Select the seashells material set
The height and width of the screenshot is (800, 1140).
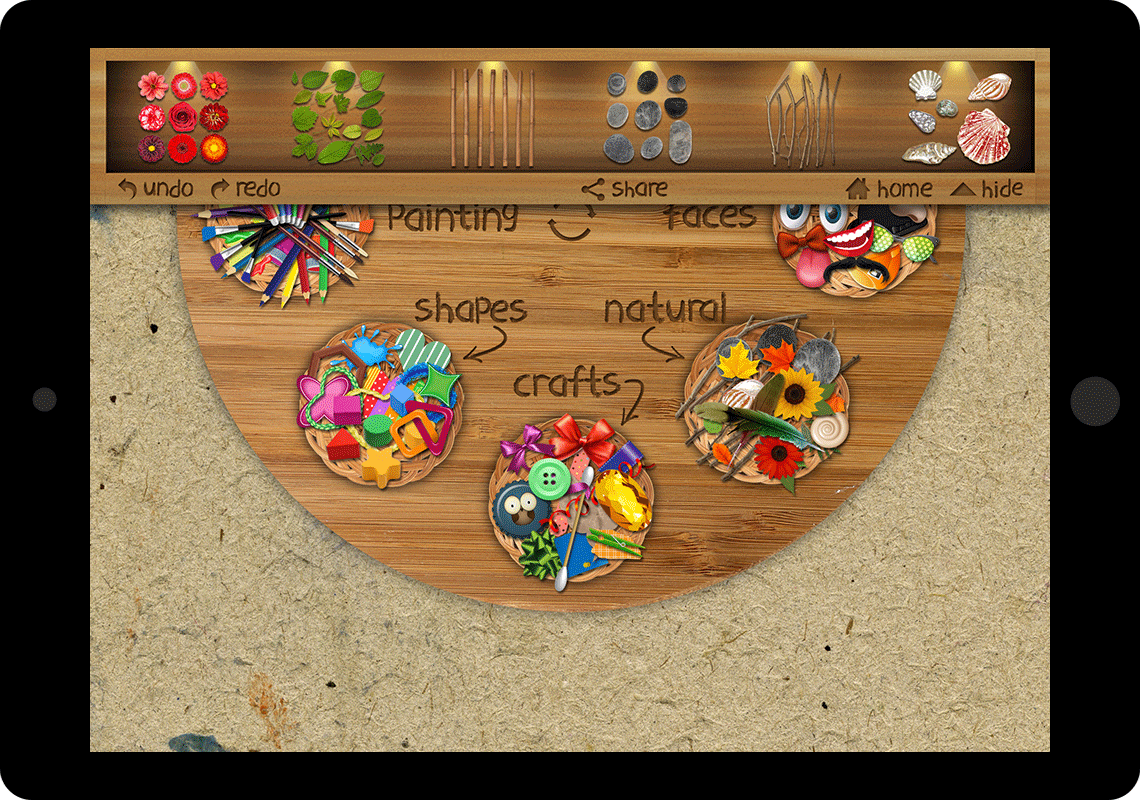pyautogui.click(x=959, y=117)
